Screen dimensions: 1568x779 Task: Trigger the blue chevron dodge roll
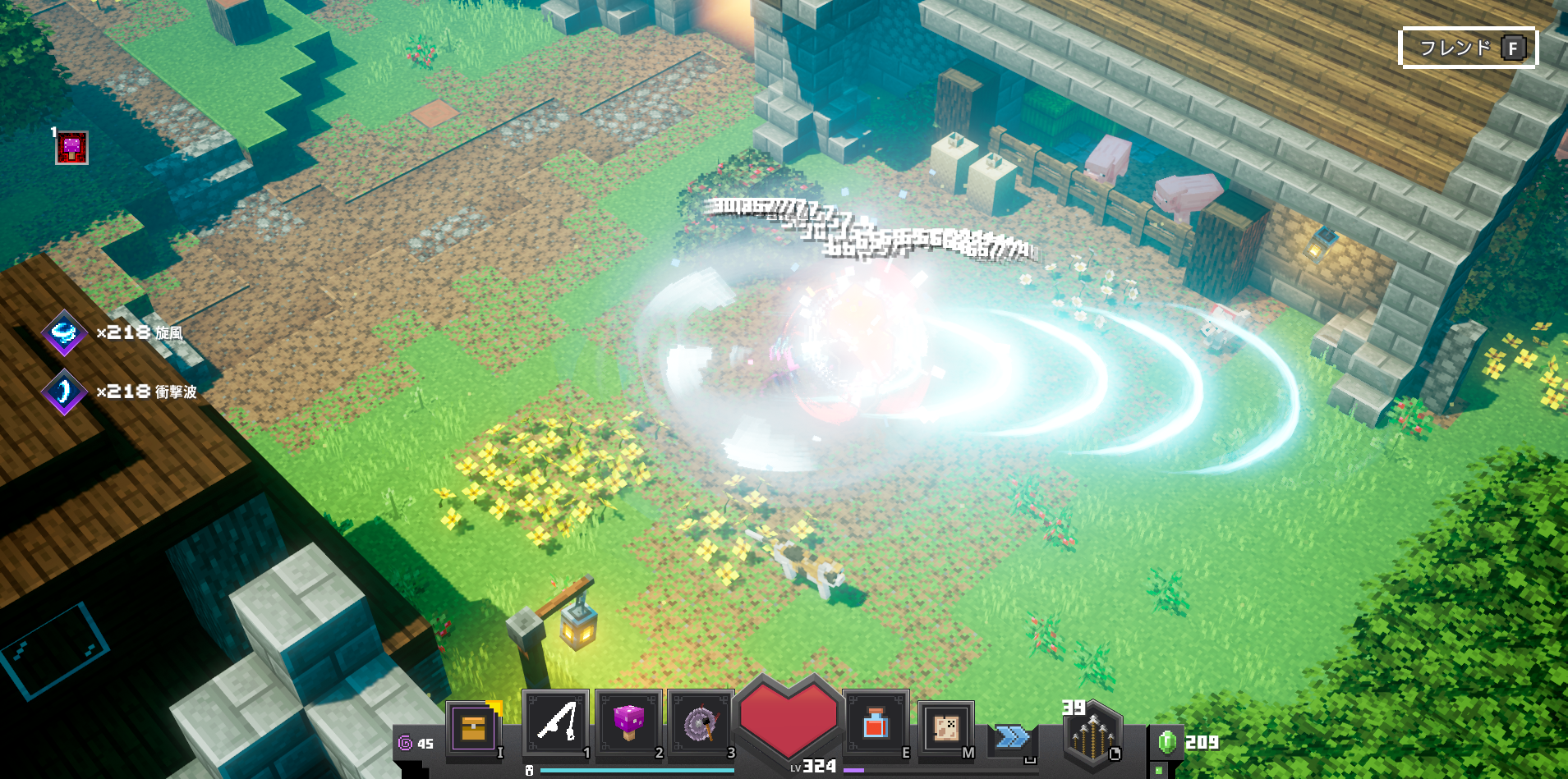pos(1012,737)
